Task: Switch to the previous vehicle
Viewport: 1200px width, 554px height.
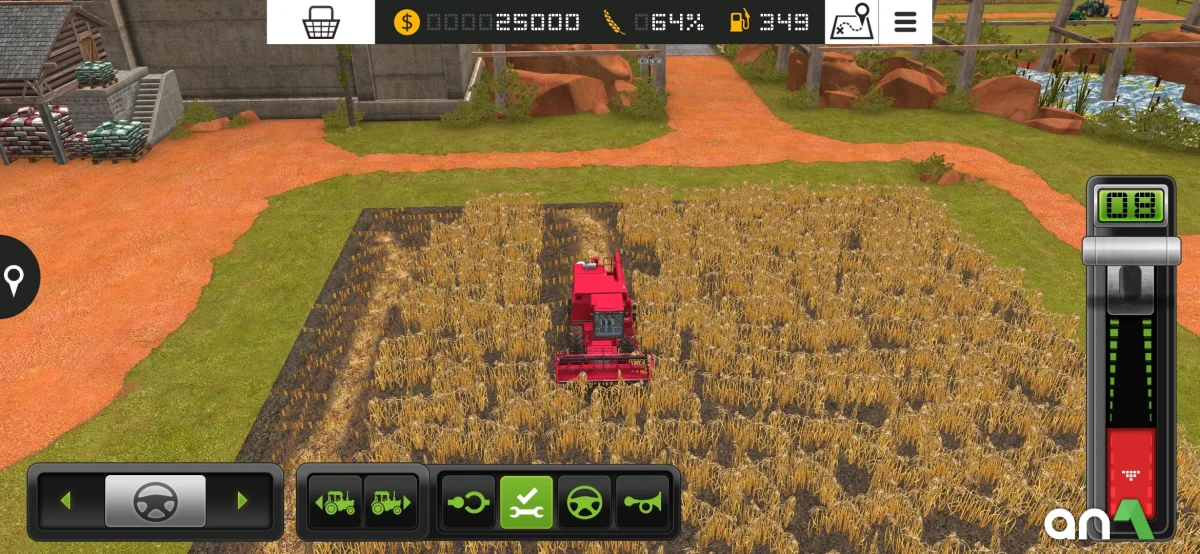Action: point(336,502)
